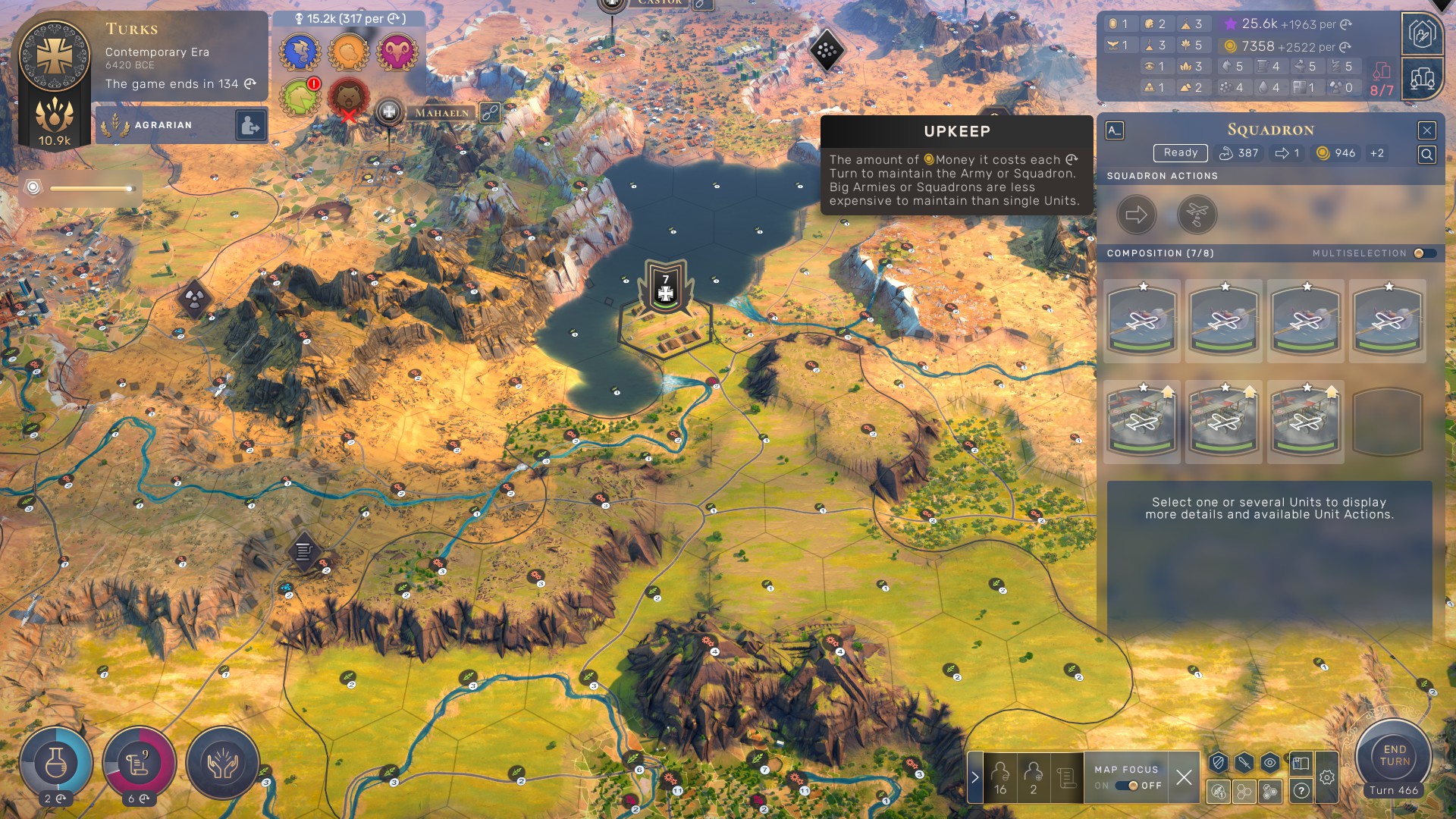
Task: Select the squadron banner on the map
Action: tap(665, 287)
